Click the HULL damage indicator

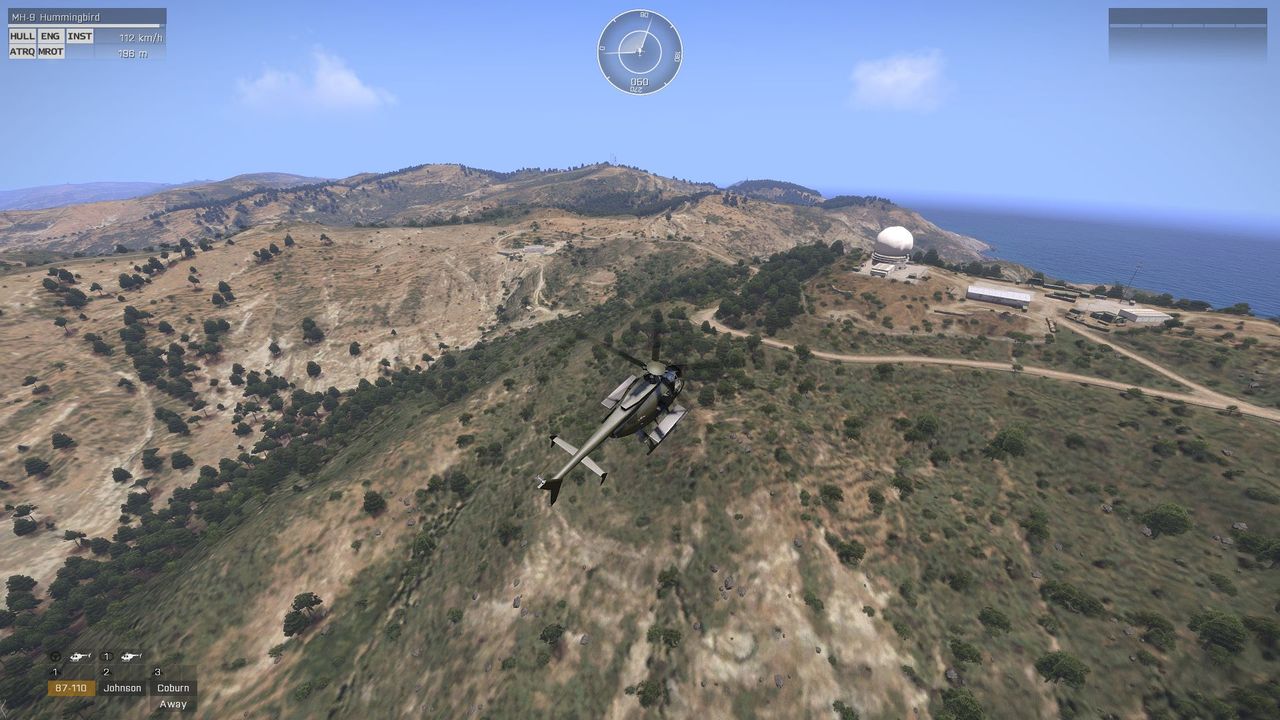coord(22,36)
